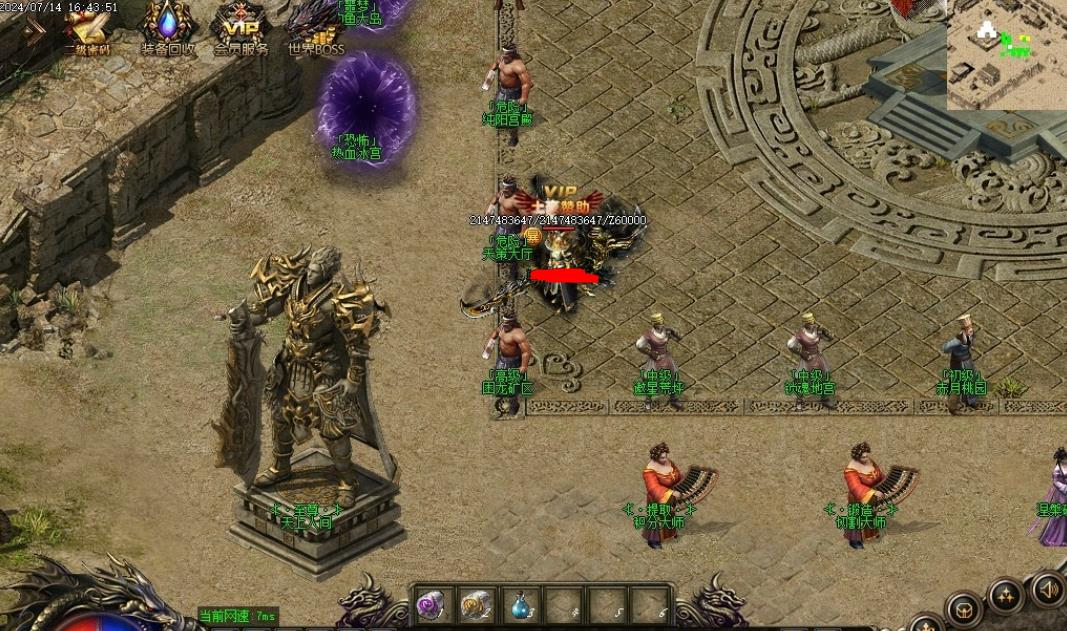The width and height of the screenshot is (1067, 631).
Task: Open the 二级密码 scroll icon
Action: coord(88,28)
